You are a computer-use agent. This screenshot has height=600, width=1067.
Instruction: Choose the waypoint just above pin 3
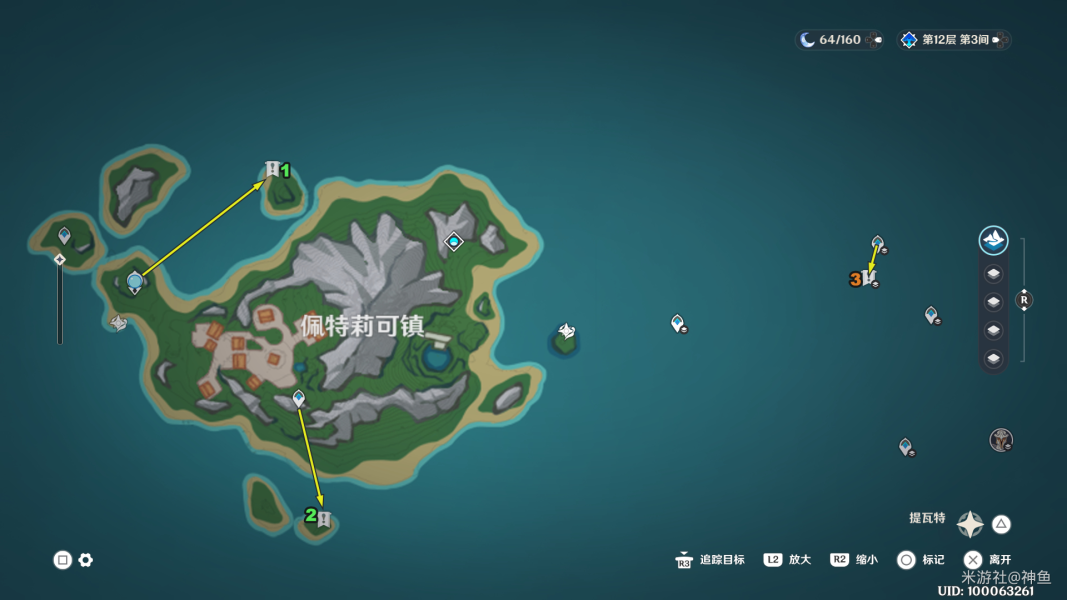click(877, 243)
